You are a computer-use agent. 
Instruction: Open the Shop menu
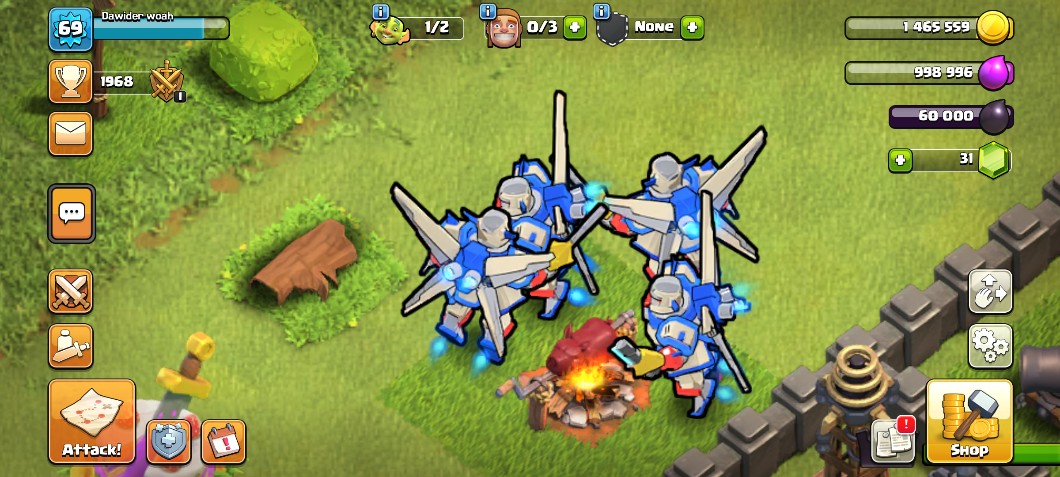[969, 422]
